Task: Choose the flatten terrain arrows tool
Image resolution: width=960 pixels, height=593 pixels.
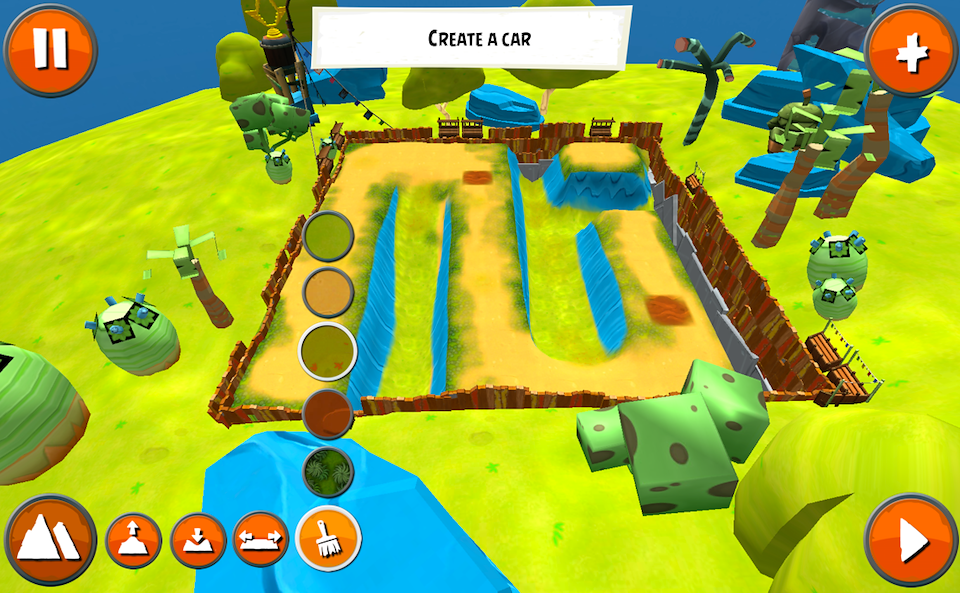Action: [x=261, y=541]
